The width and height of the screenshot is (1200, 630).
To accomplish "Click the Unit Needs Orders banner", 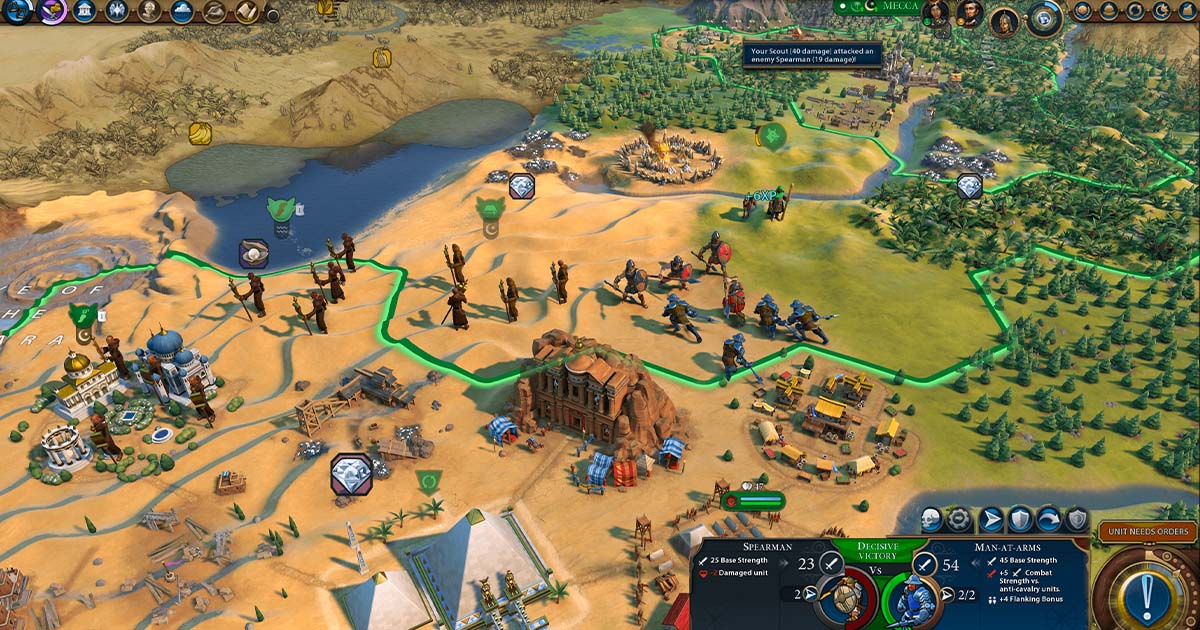I will (x=1147, y=532).
